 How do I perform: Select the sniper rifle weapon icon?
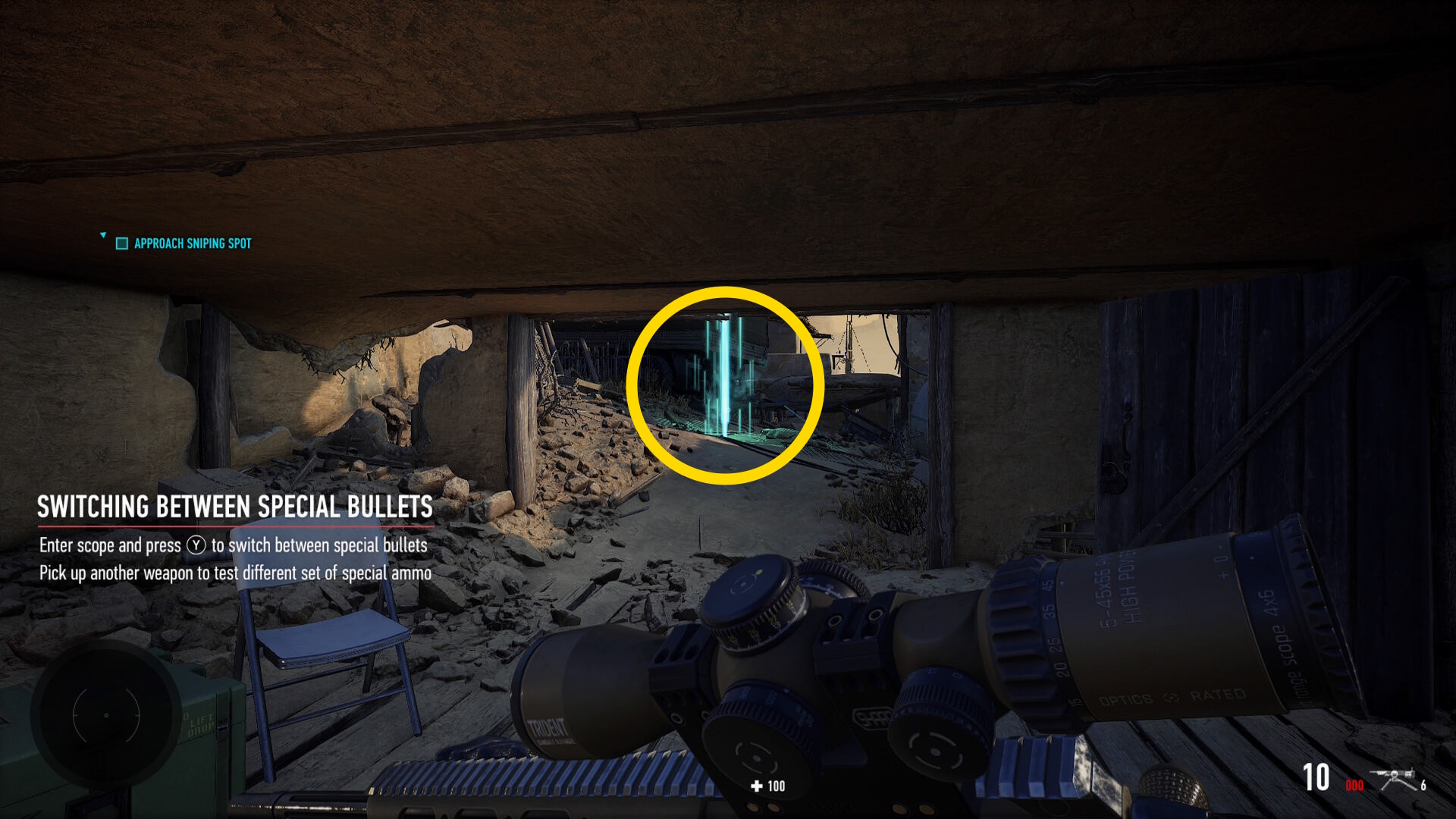point(1396,779)
